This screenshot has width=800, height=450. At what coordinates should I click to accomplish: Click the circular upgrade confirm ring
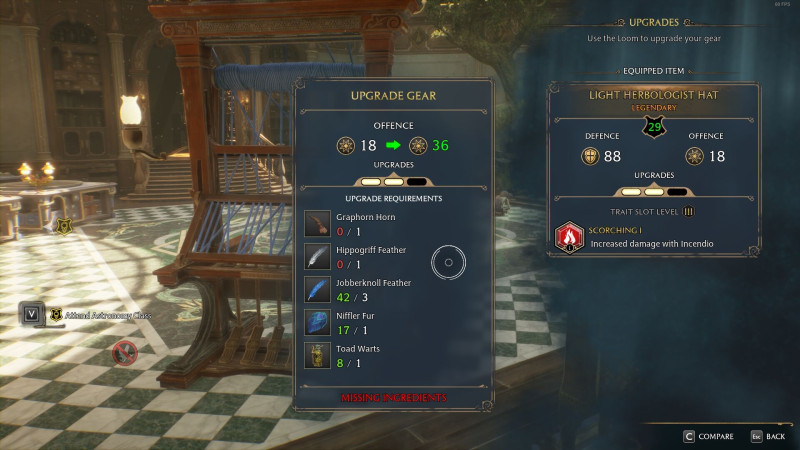tap(449, 264)
